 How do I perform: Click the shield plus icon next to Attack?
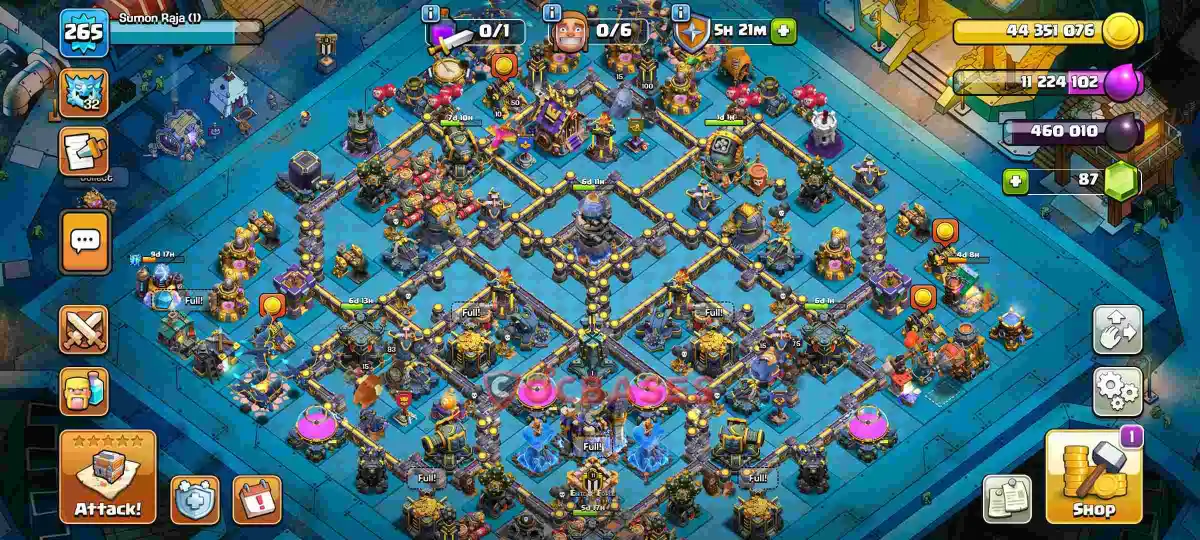click(194, 498)
